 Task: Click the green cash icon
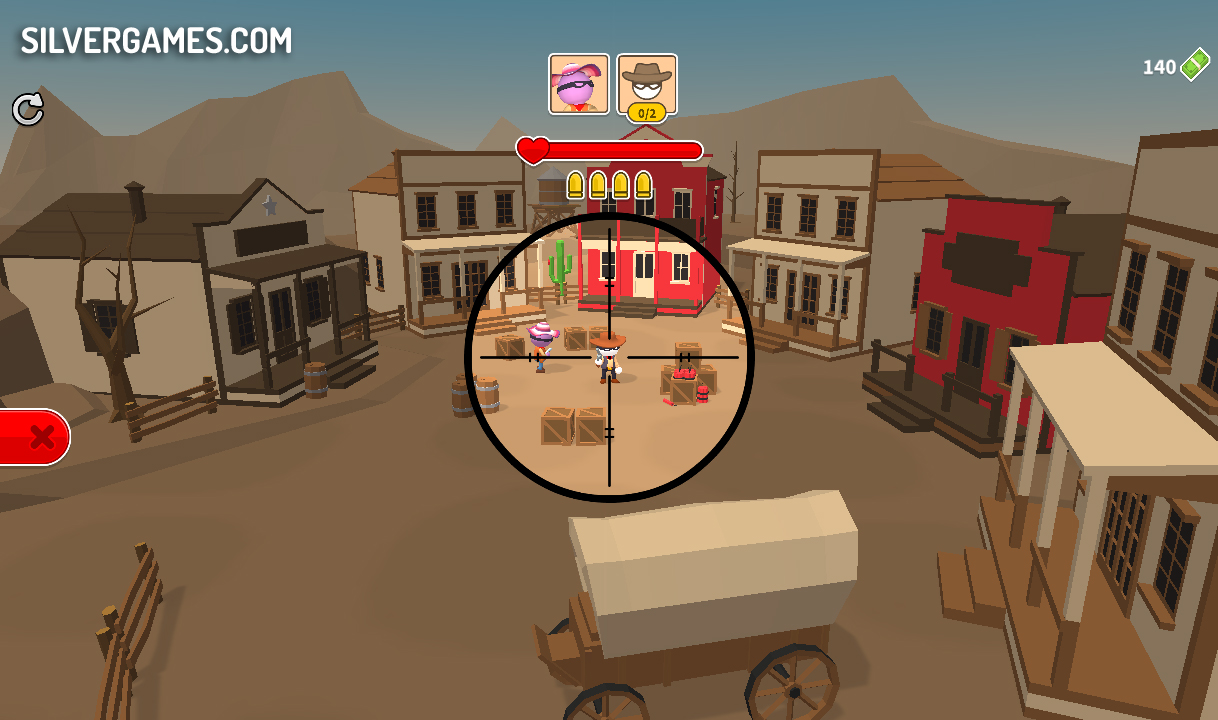[x=1194, y=66]
